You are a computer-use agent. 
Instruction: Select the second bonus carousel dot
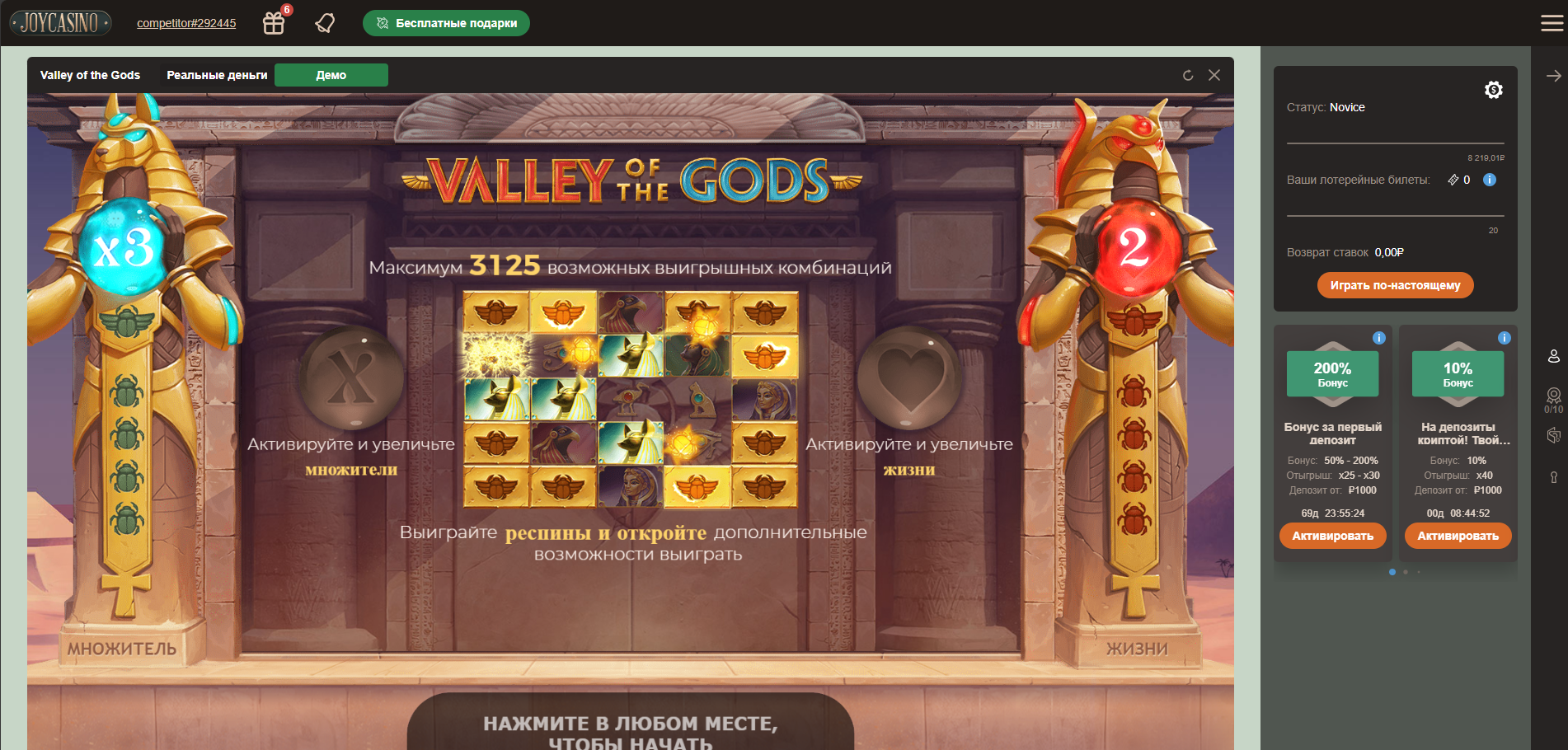(1406, 571)
